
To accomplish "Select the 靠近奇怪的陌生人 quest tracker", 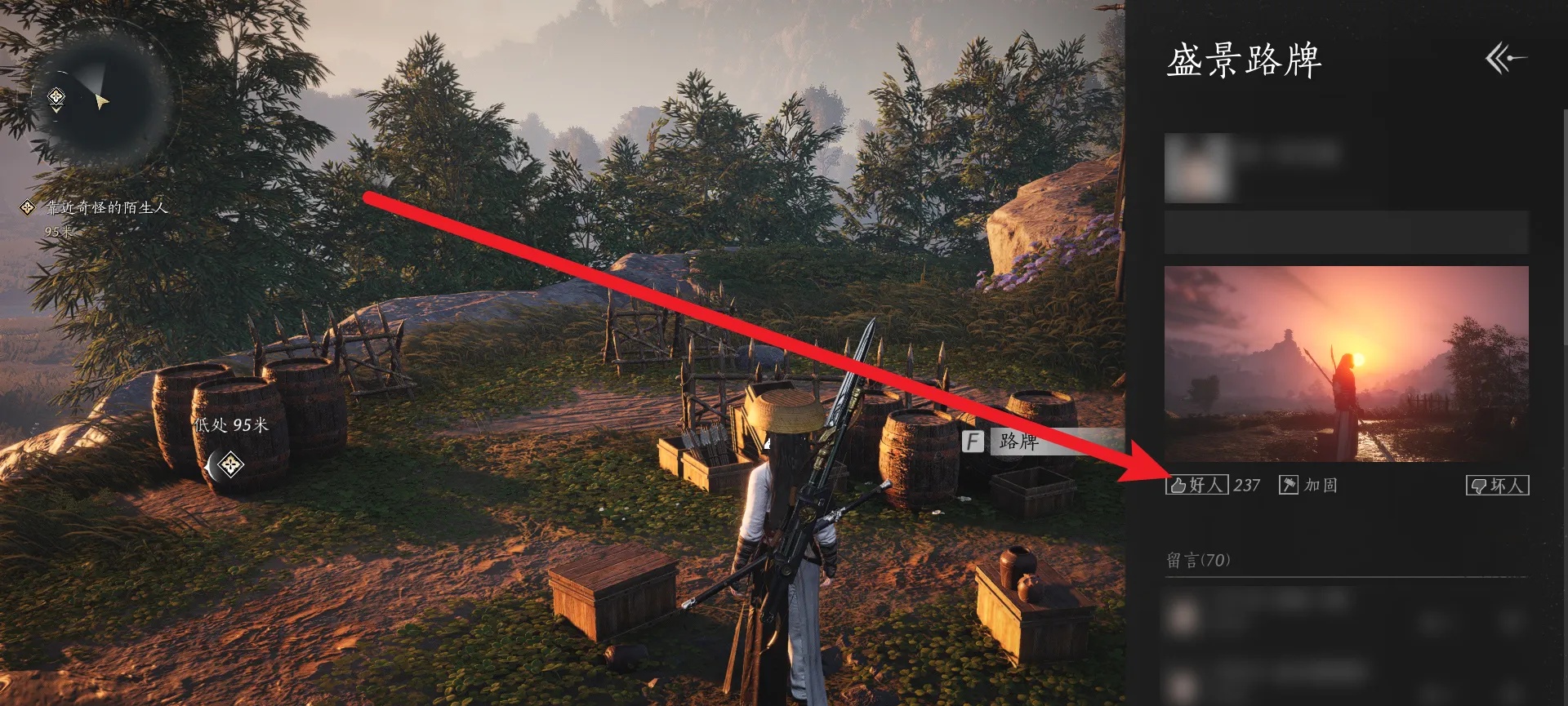I will pos(106,208).
